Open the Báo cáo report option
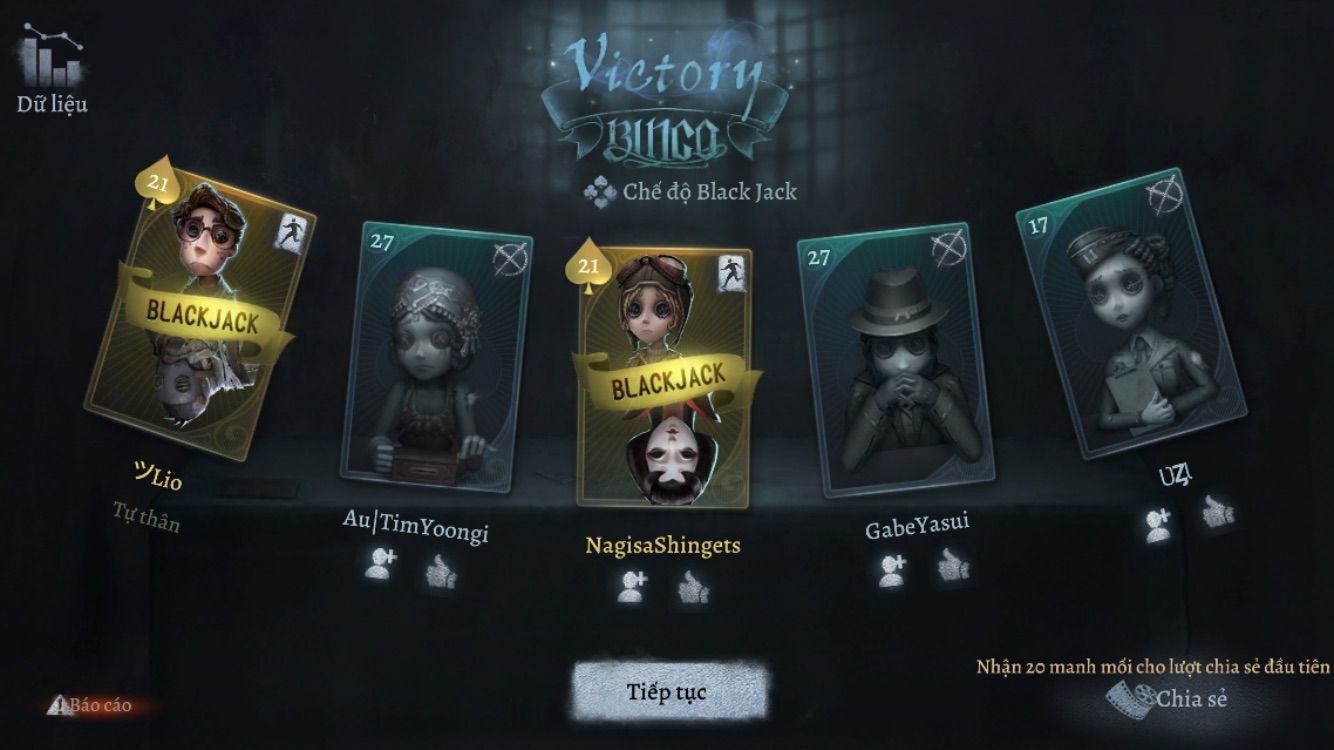This screenshot has height=750, width=1334. (92, 705)
